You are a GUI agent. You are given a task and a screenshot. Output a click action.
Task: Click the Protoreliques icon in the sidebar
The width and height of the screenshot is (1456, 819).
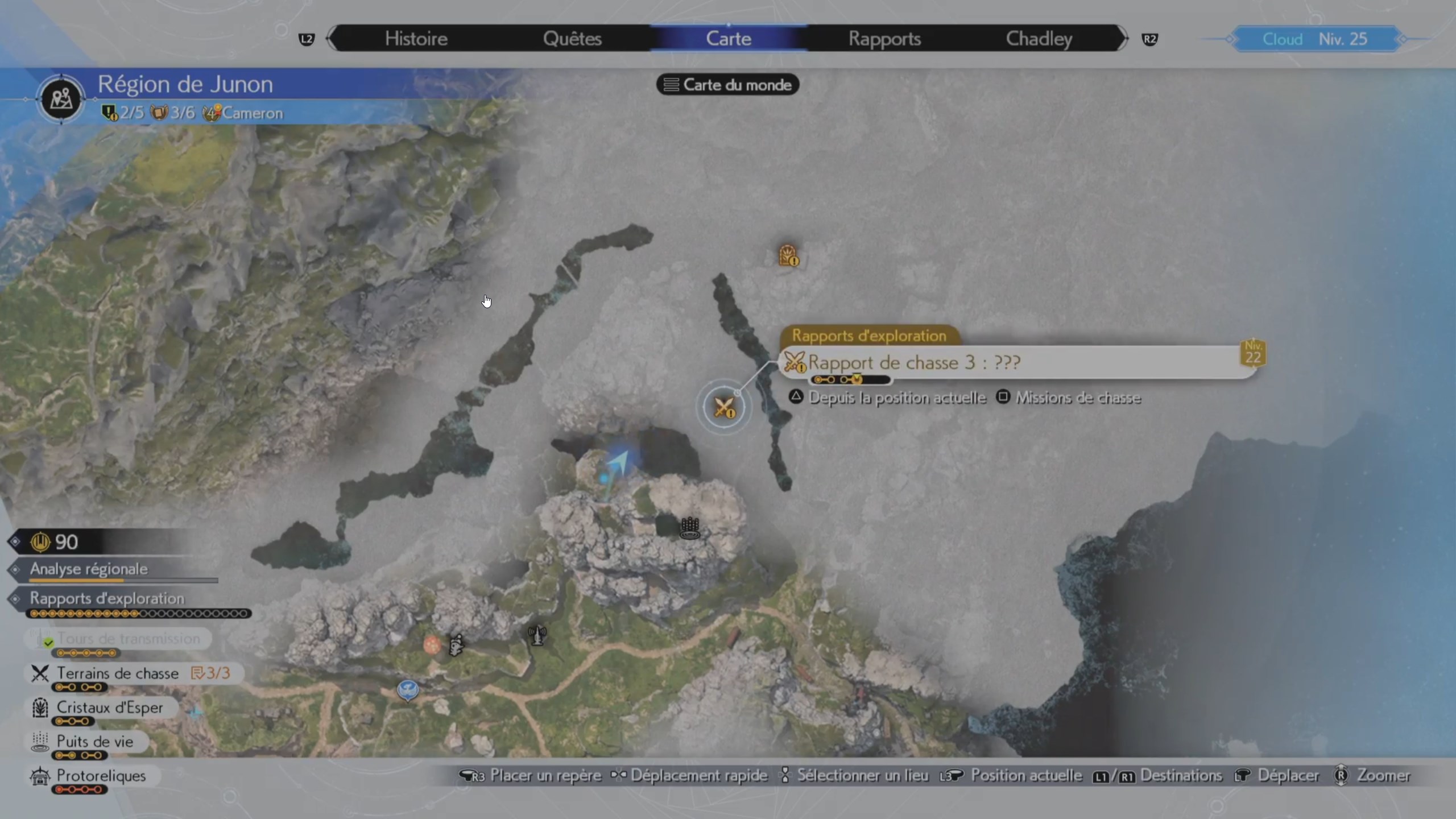39,776
